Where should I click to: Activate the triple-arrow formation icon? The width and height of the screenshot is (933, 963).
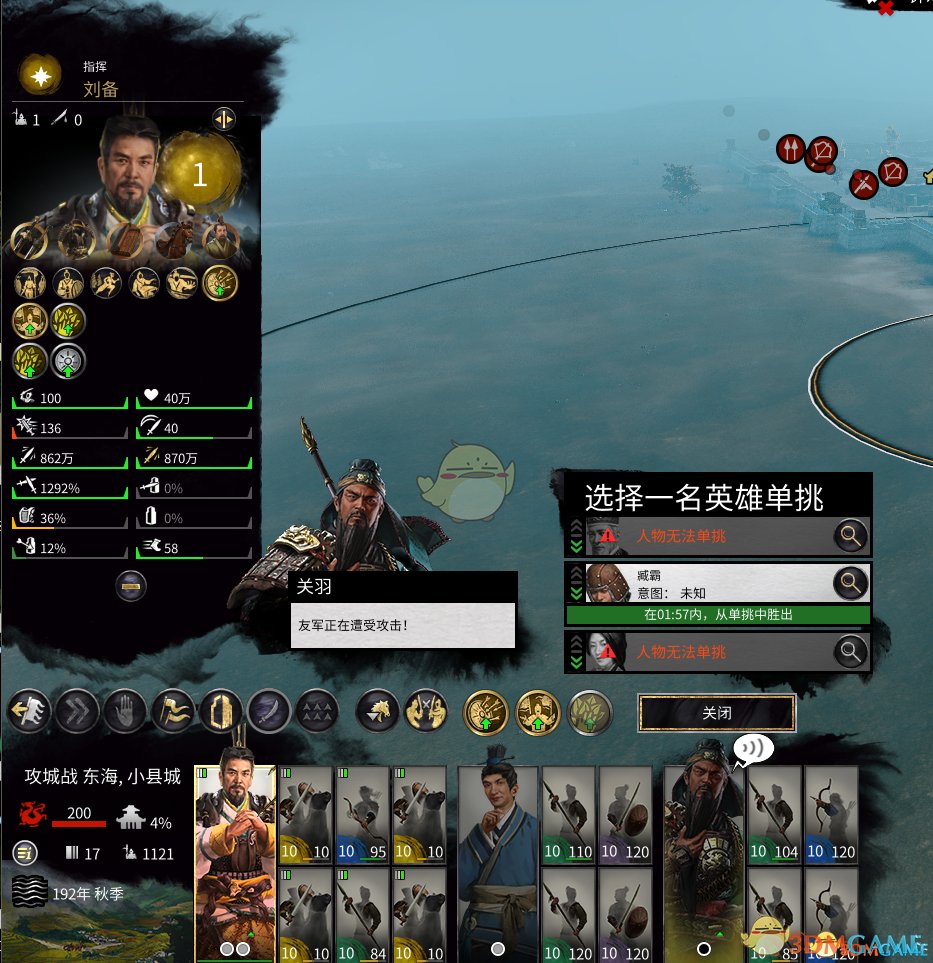pyautogui.click(x=317, y=712)
